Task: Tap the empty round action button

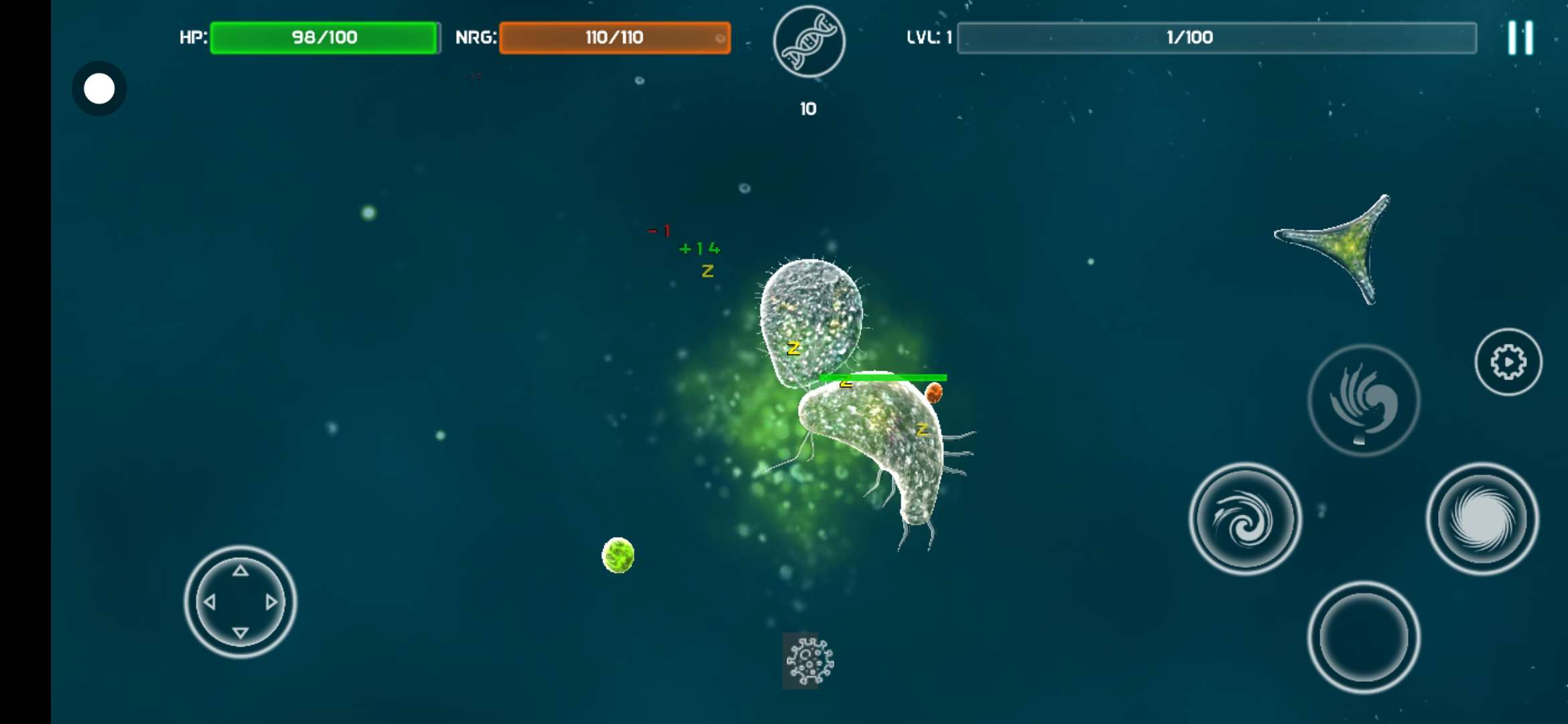Action: [x=1364, y=637]
